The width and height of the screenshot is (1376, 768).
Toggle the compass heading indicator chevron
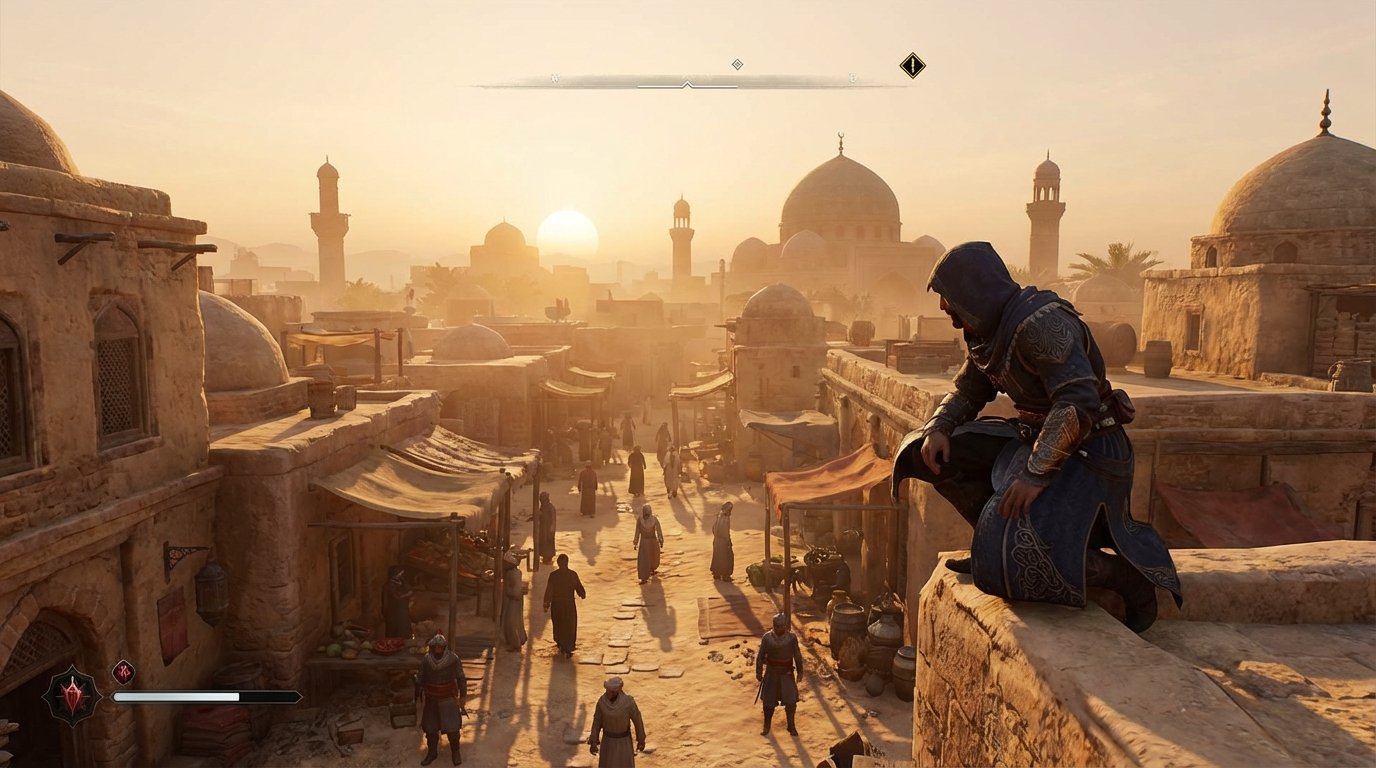pyautogui.click(x=687, y=84)
